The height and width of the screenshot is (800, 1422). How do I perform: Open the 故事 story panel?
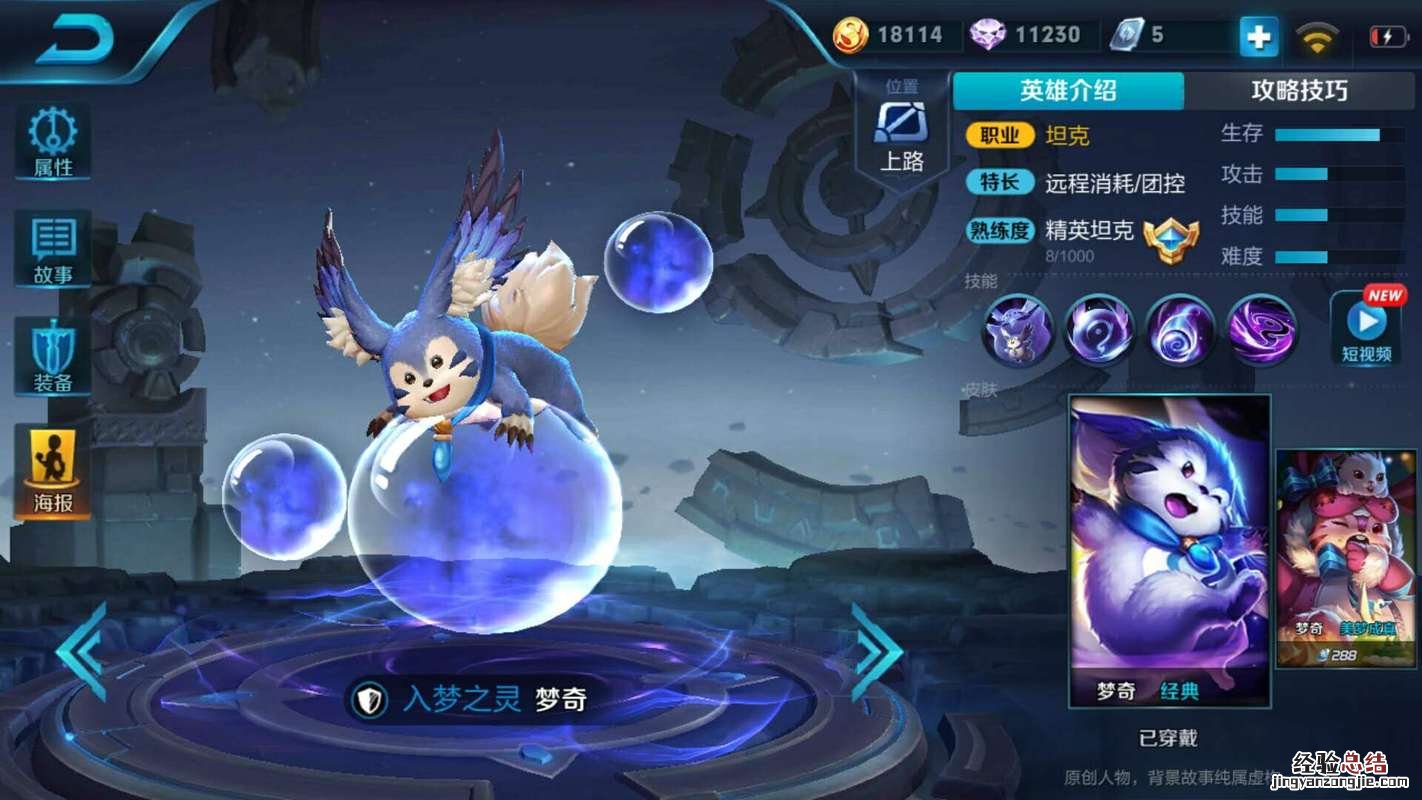click(53, 249)
